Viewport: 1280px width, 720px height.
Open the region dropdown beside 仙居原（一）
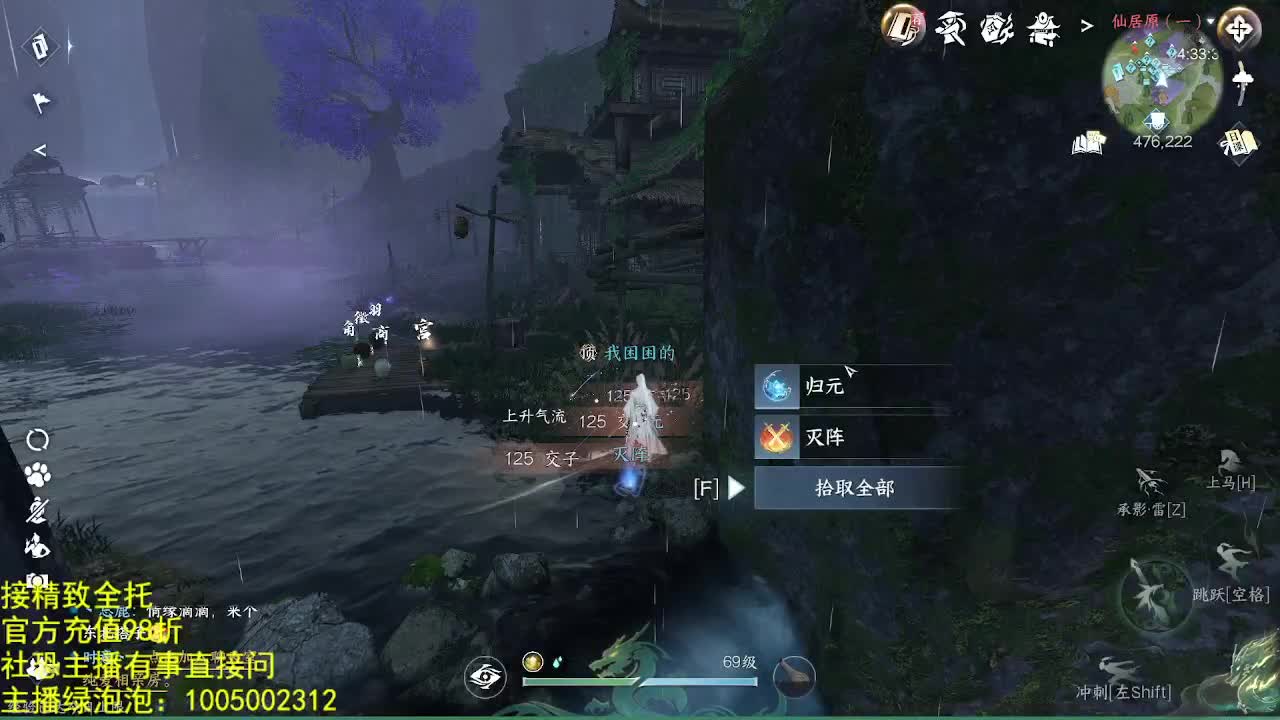pos(1211,20)
